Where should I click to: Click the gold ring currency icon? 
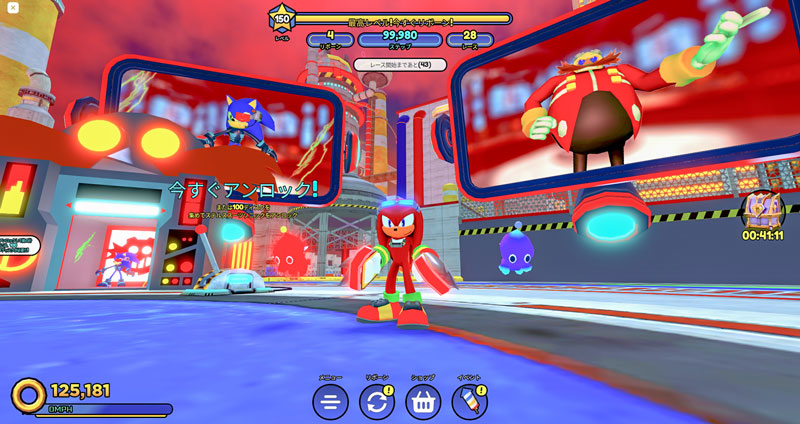[29, 394]
